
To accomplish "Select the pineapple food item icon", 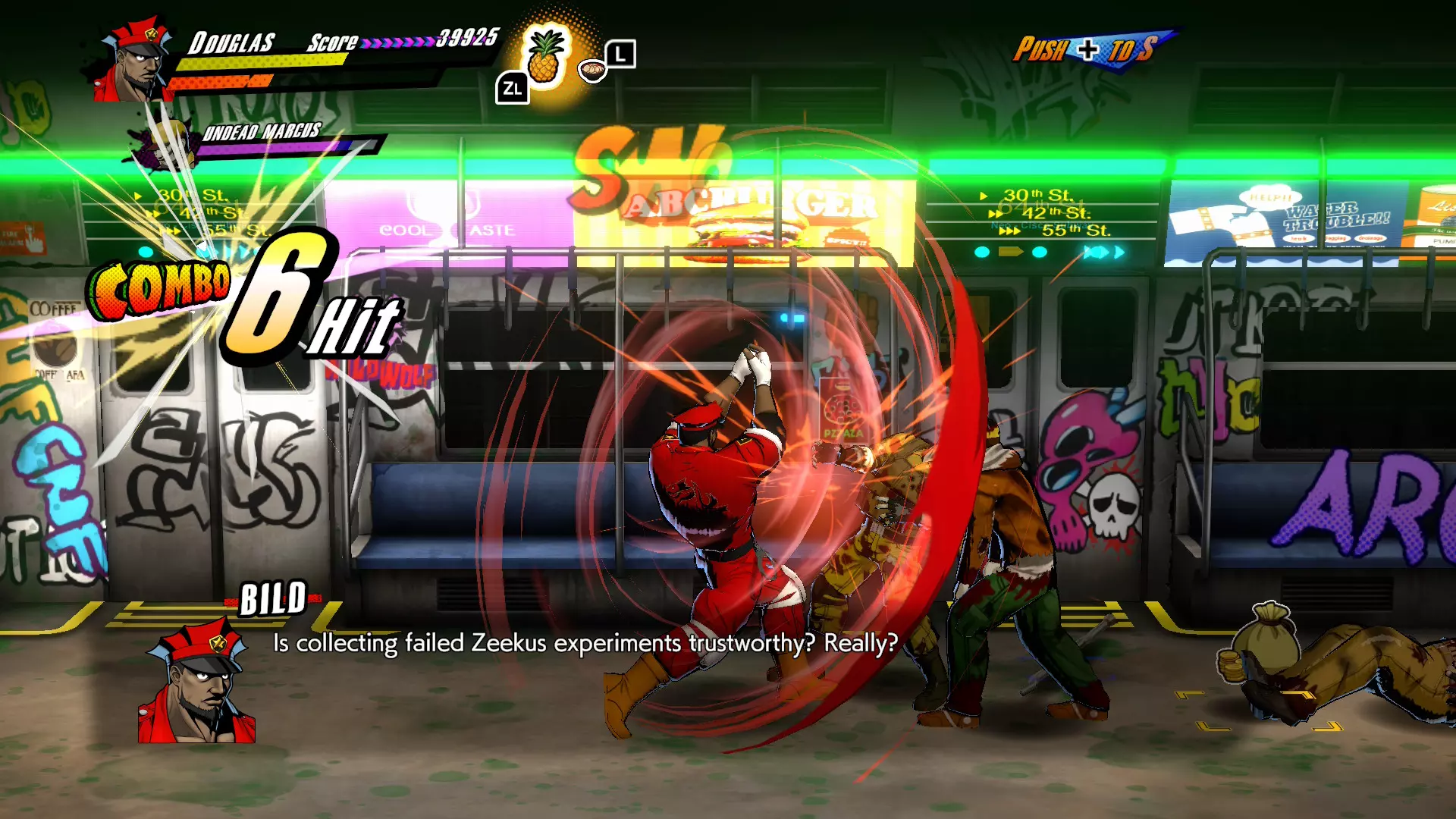I will (545, 57).
